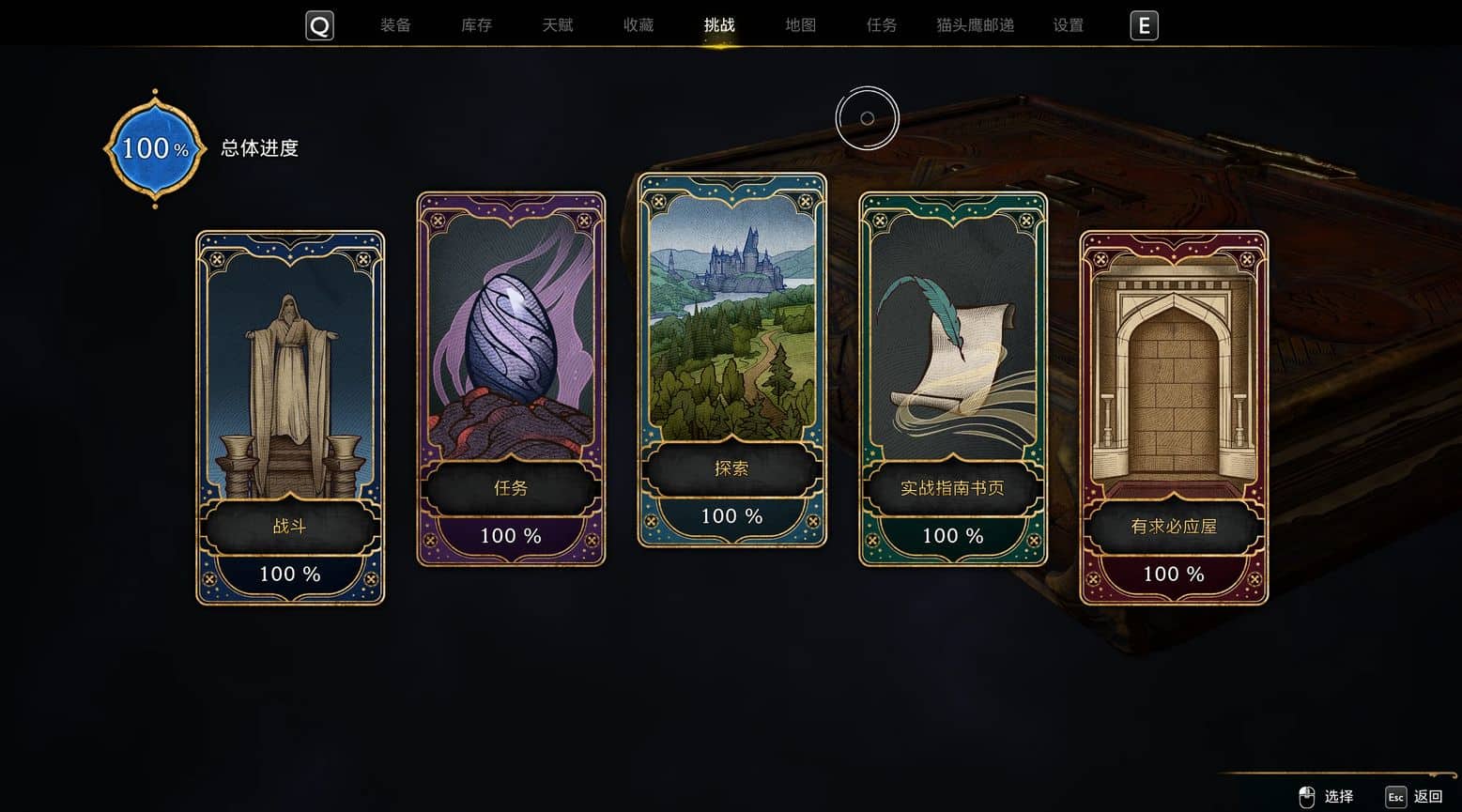Click the 返回 button

click(1415, 797)
